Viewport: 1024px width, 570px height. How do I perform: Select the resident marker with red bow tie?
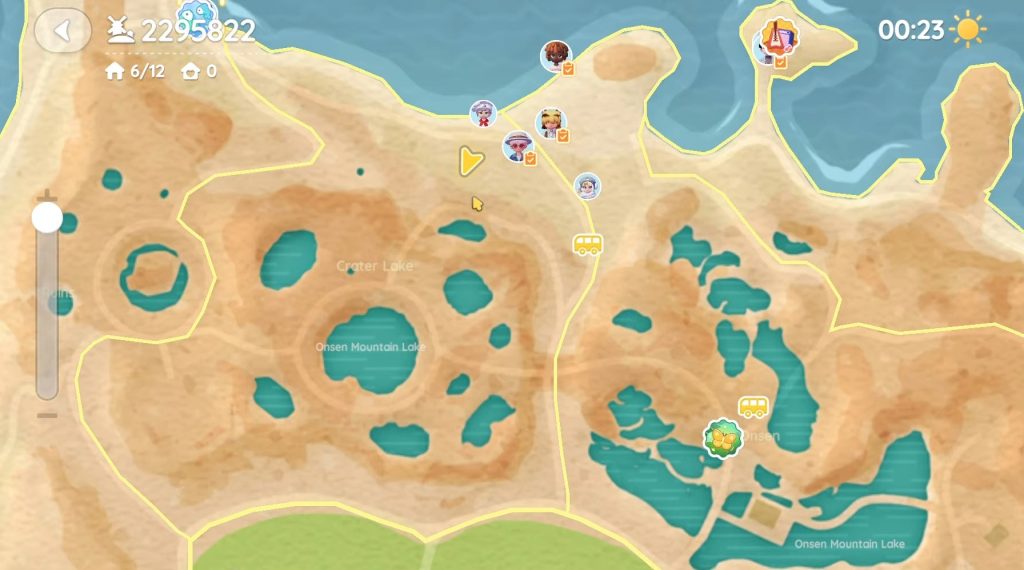click(484, 114)
